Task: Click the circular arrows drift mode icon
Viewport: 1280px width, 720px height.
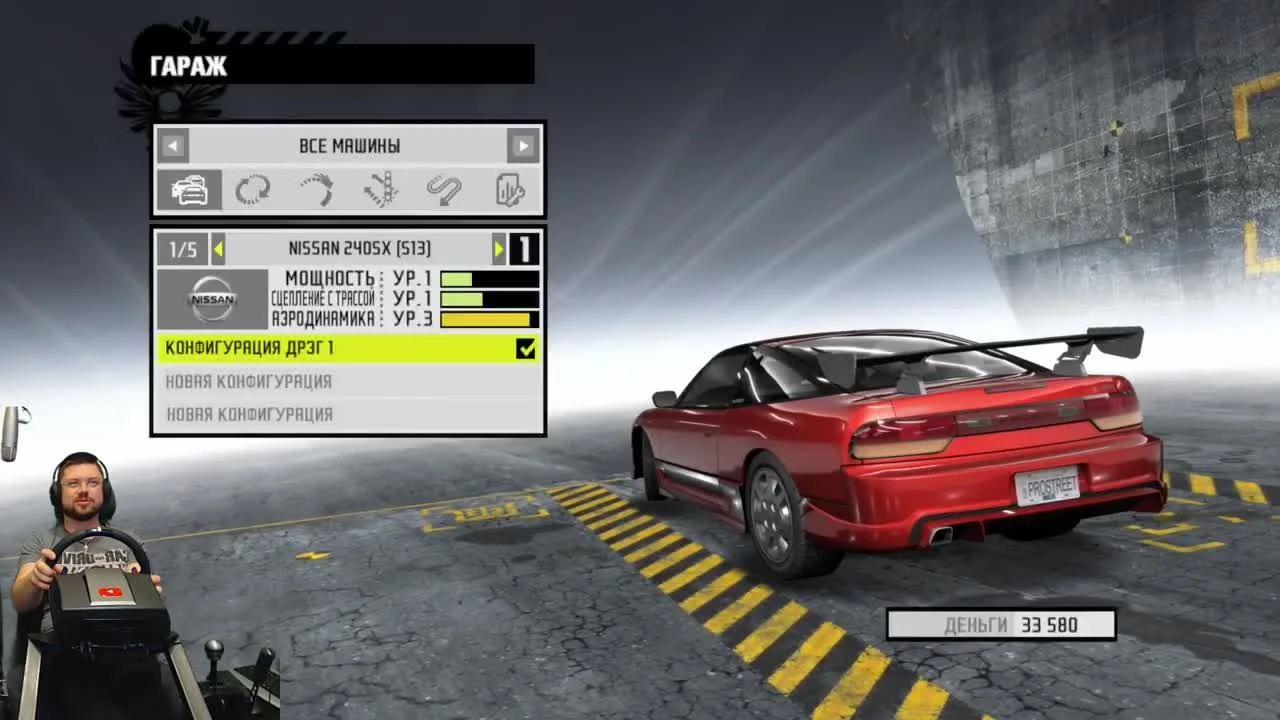Action: click(x=252, y=190)
